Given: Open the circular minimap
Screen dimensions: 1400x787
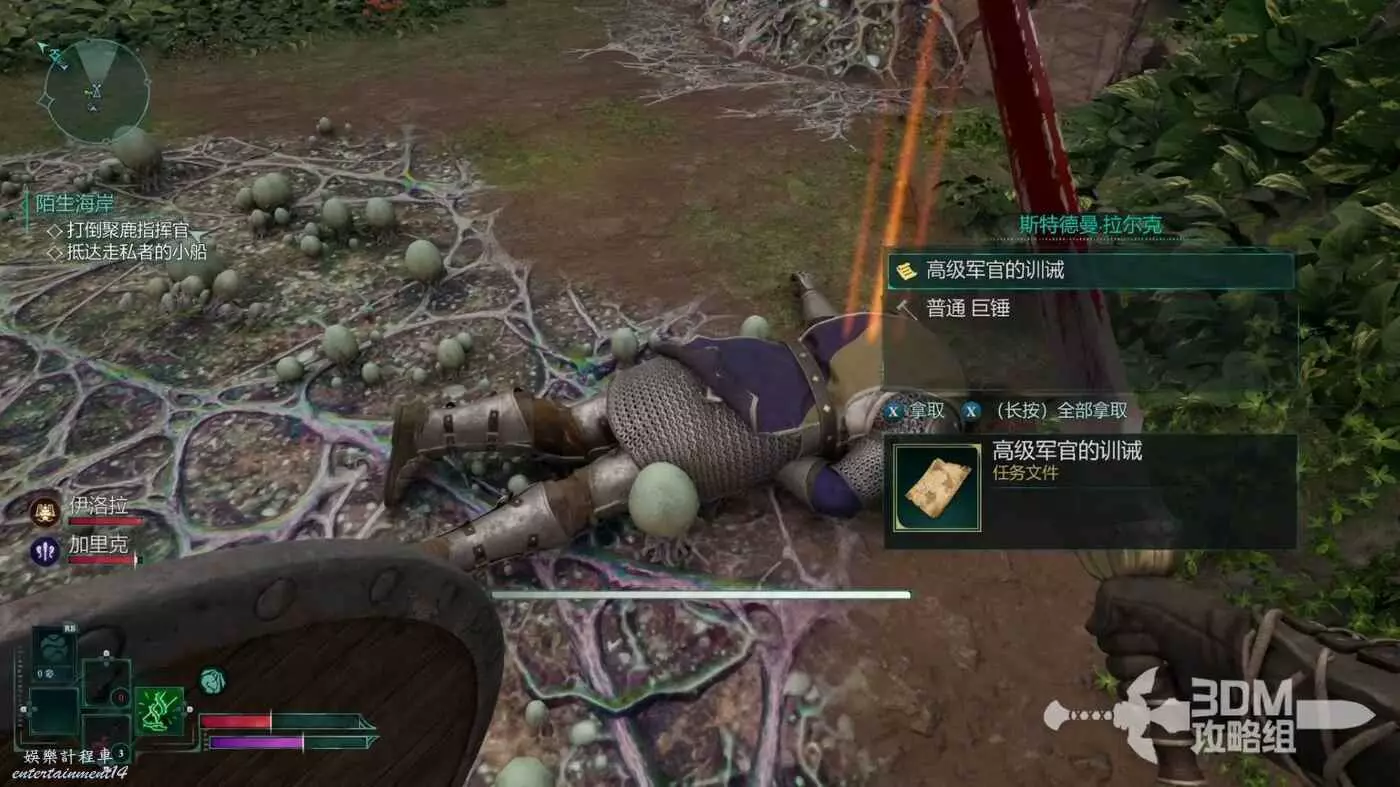Looking at the screenshot, I should (96, 90).
